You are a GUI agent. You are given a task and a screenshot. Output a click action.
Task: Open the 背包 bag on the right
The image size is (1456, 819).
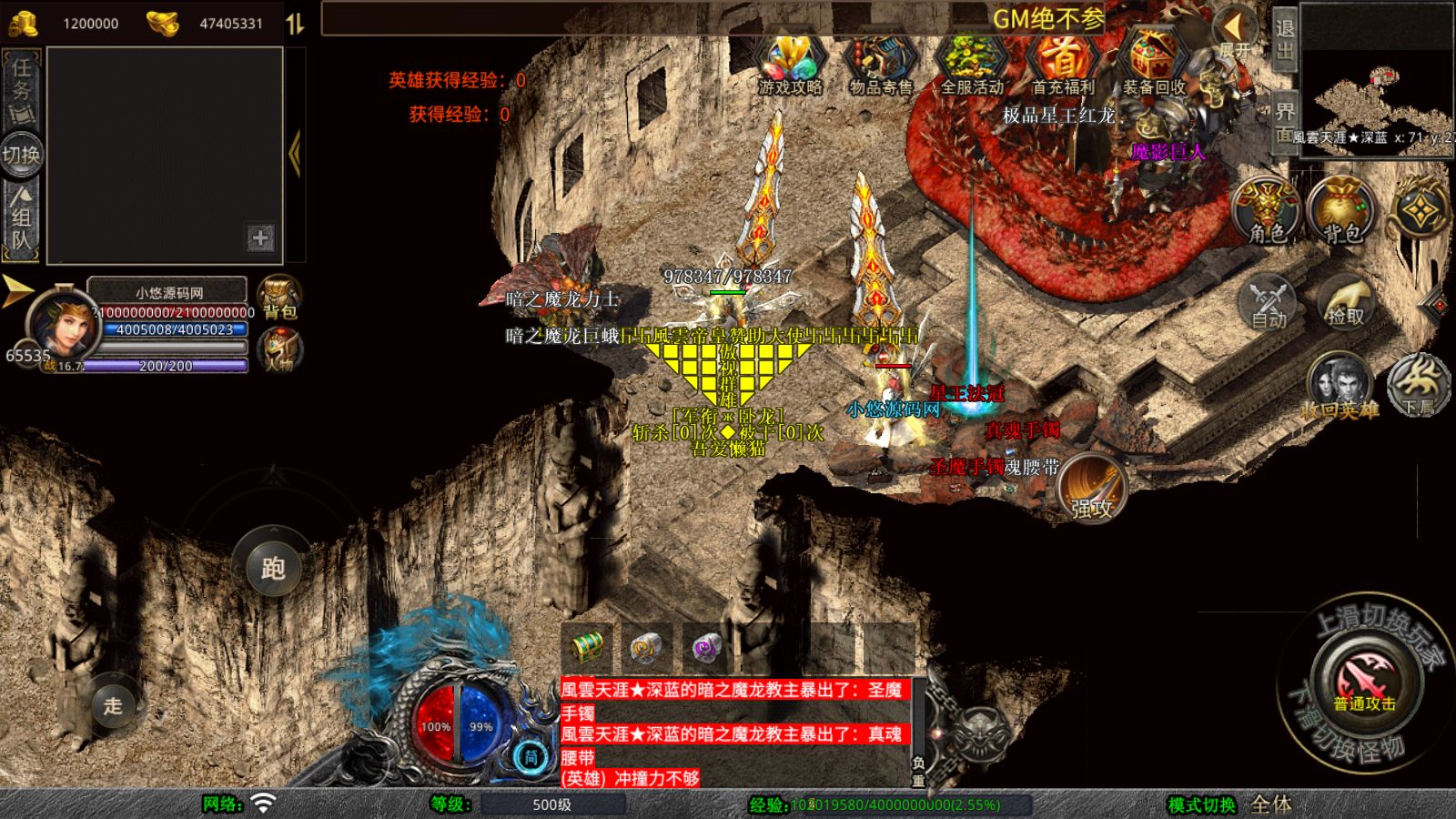tap(1341, 211)
